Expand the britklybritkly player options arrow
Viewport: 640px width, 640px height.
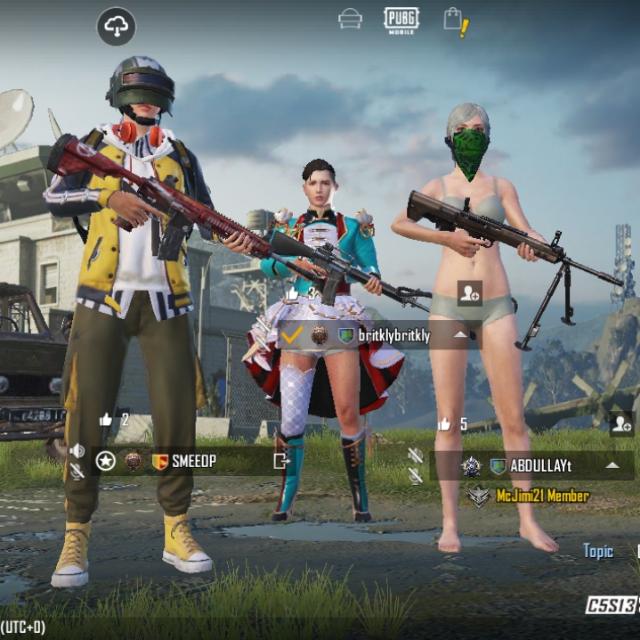coord(461,335)
